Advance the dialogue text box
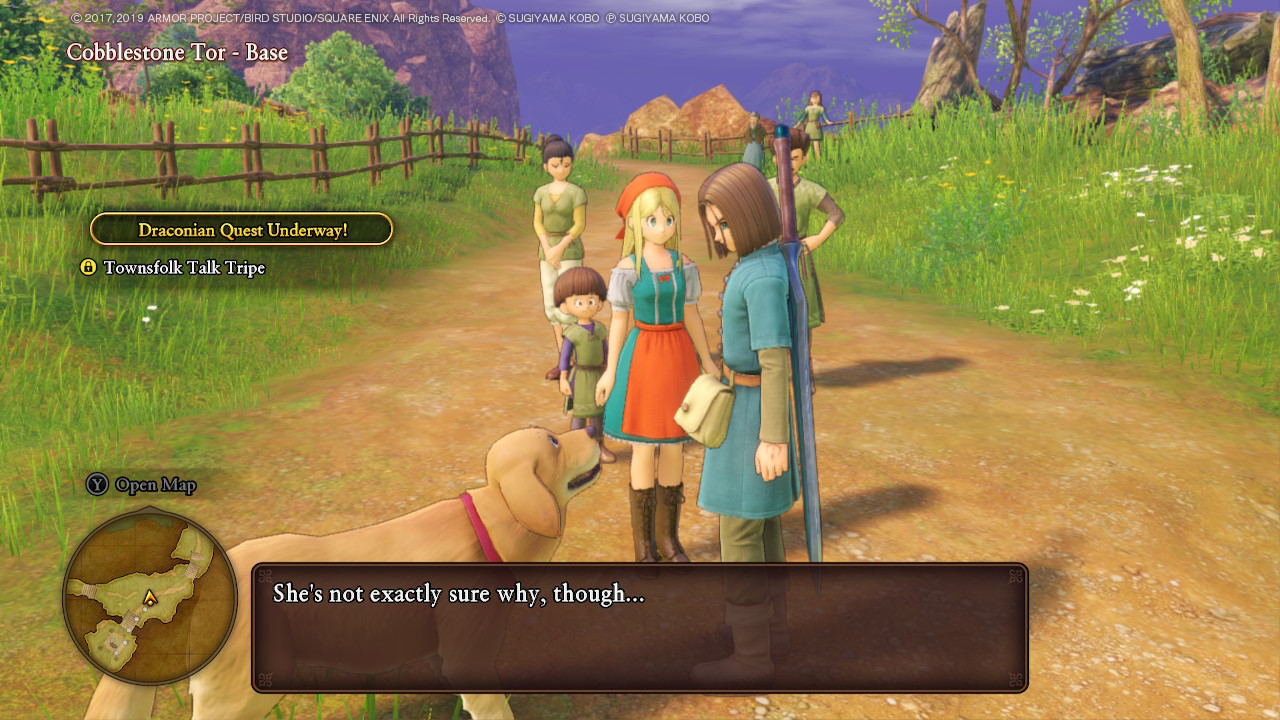Image resolution: width=1280 pixels, height=720 pixels. (x=640, y=628)
